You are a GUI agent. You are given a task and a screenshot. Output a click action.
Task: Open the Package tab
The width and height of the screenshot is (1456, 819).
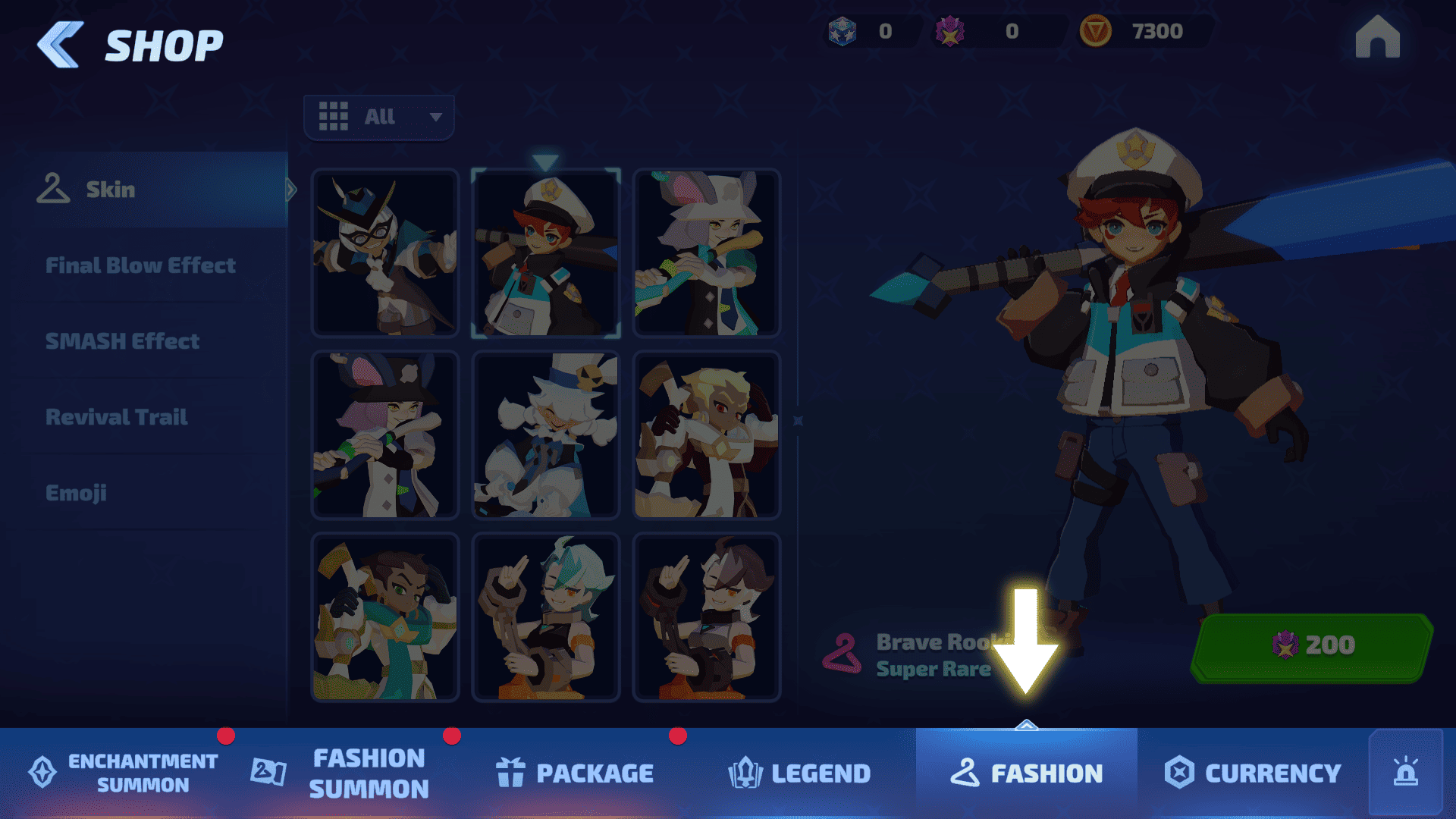click(576, 773)
